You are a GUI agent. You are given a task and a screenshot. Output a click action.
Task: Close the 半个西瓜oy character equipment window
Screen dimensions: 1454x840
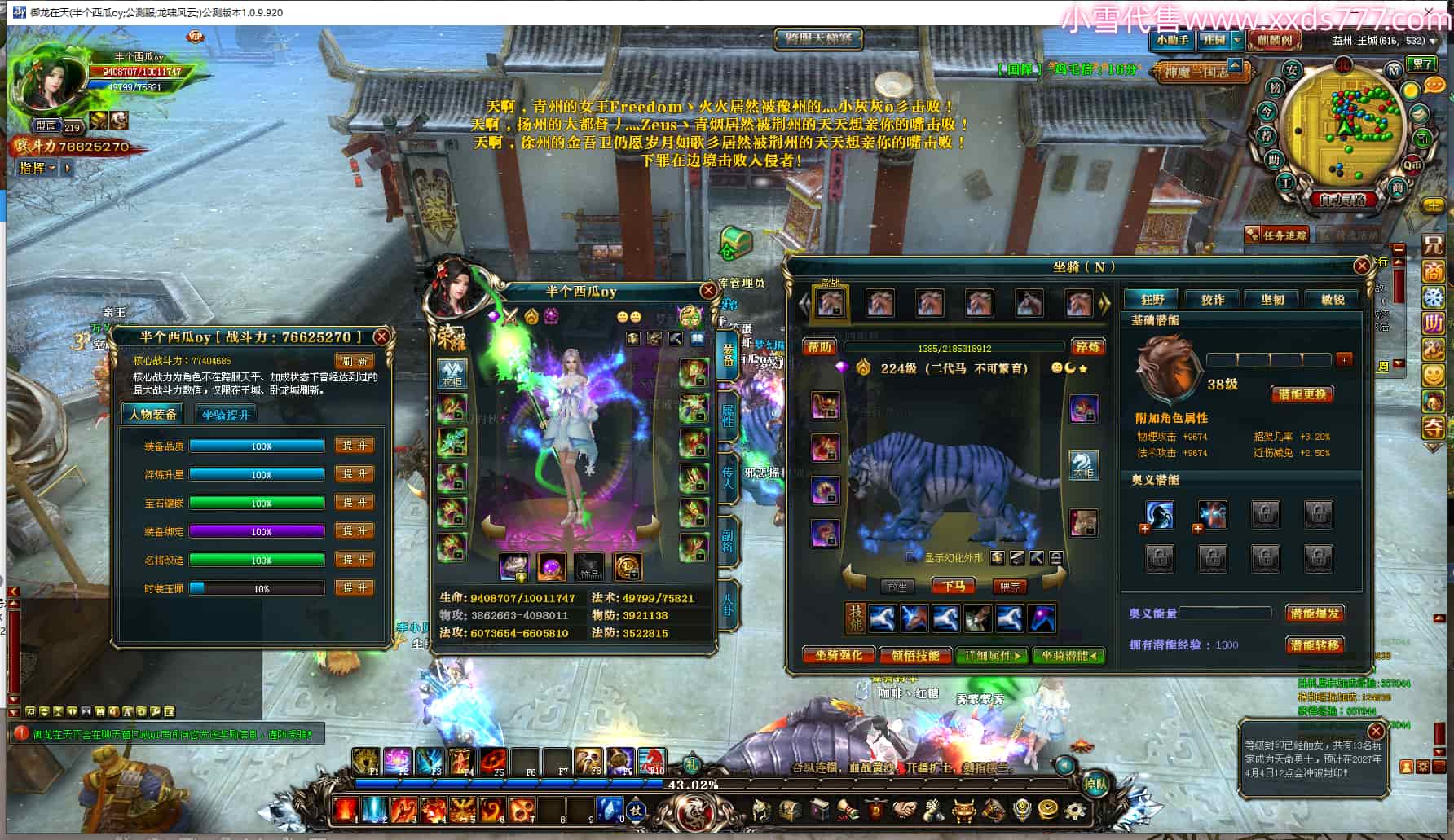(707, 291)
